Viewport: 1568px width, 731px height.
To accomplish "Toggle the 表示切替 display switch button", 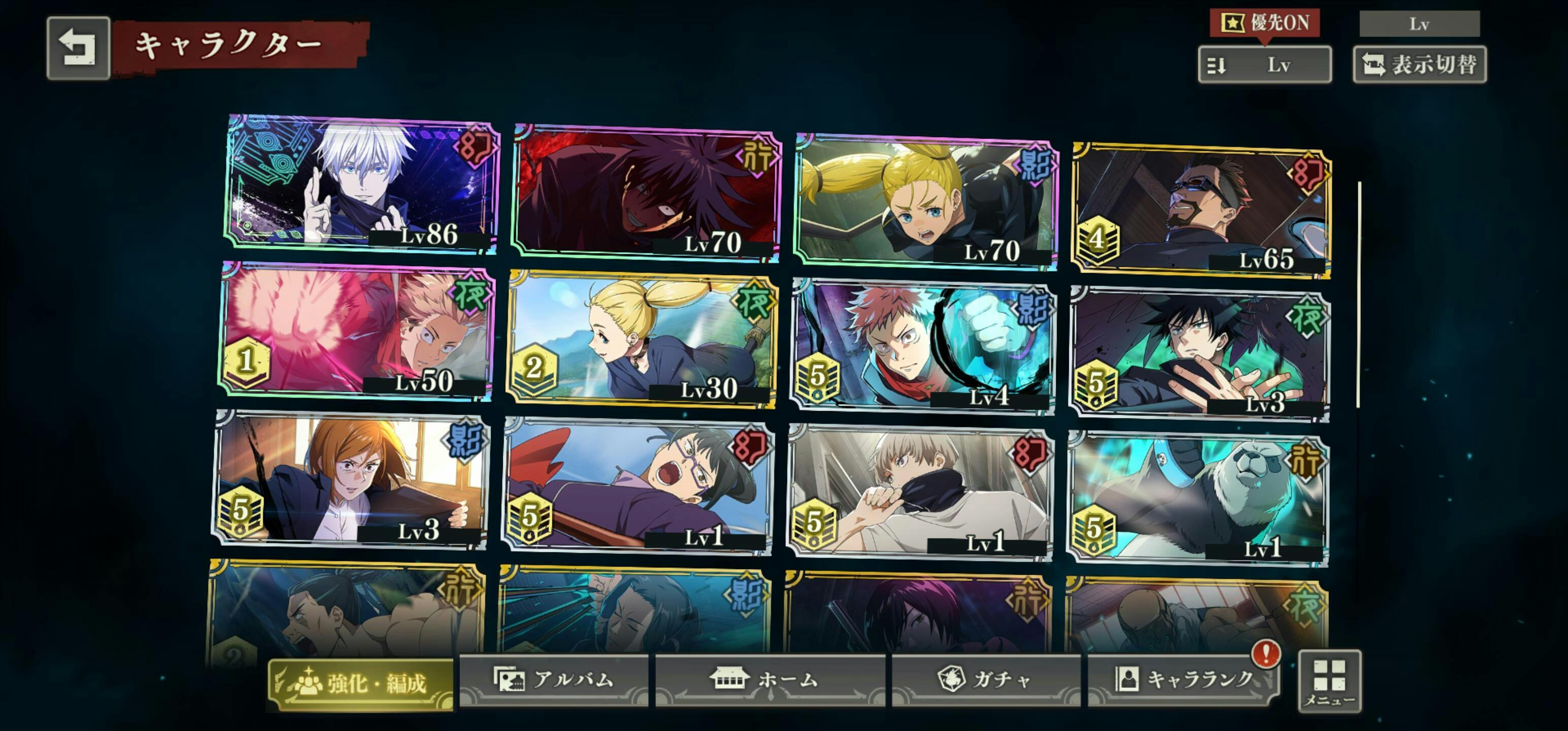I will pos(1419,64).
